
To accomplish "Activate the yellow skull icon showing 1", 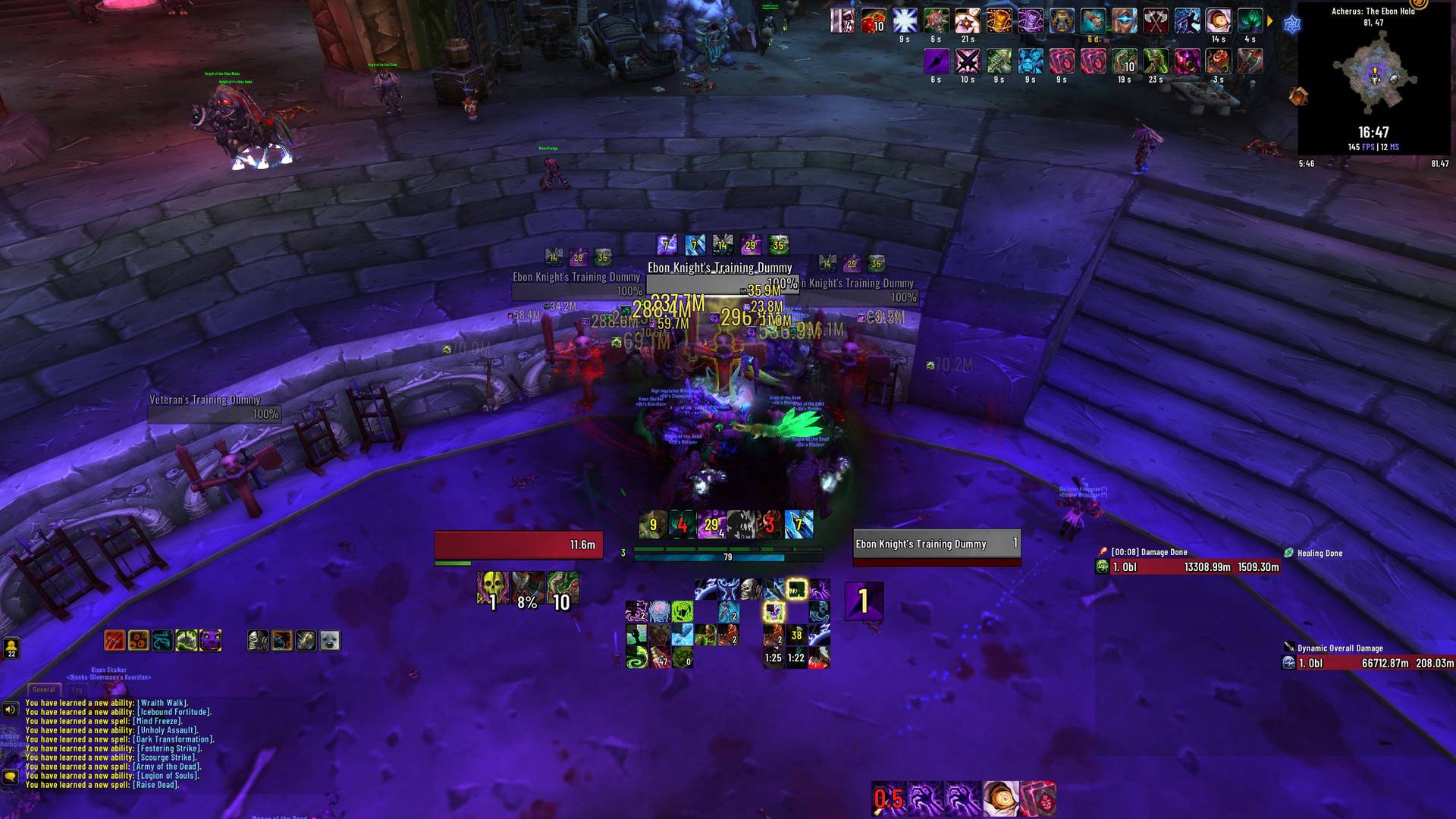I will [492, 588].
